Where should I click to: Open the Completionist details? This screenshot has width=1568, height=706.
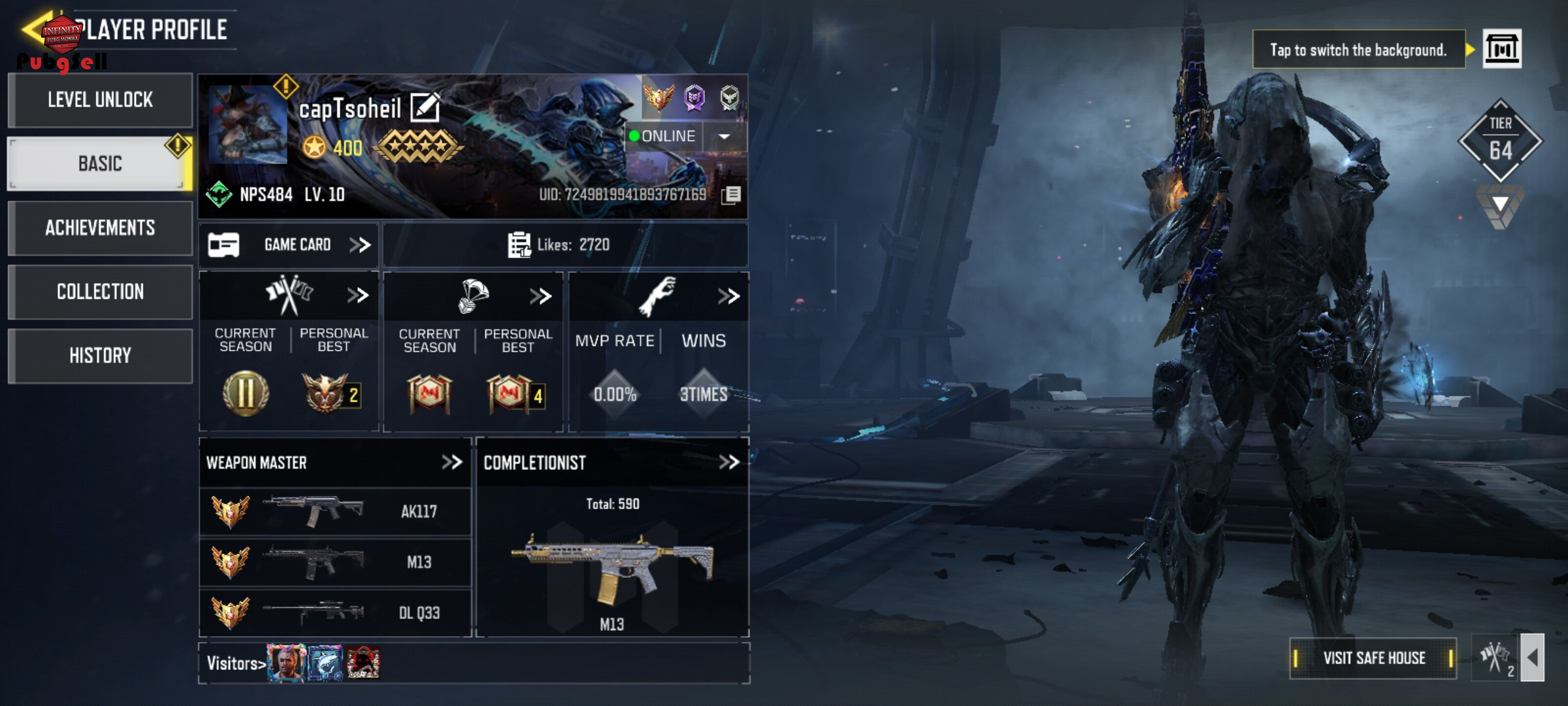pyautogui.click(x=728, y=462)
